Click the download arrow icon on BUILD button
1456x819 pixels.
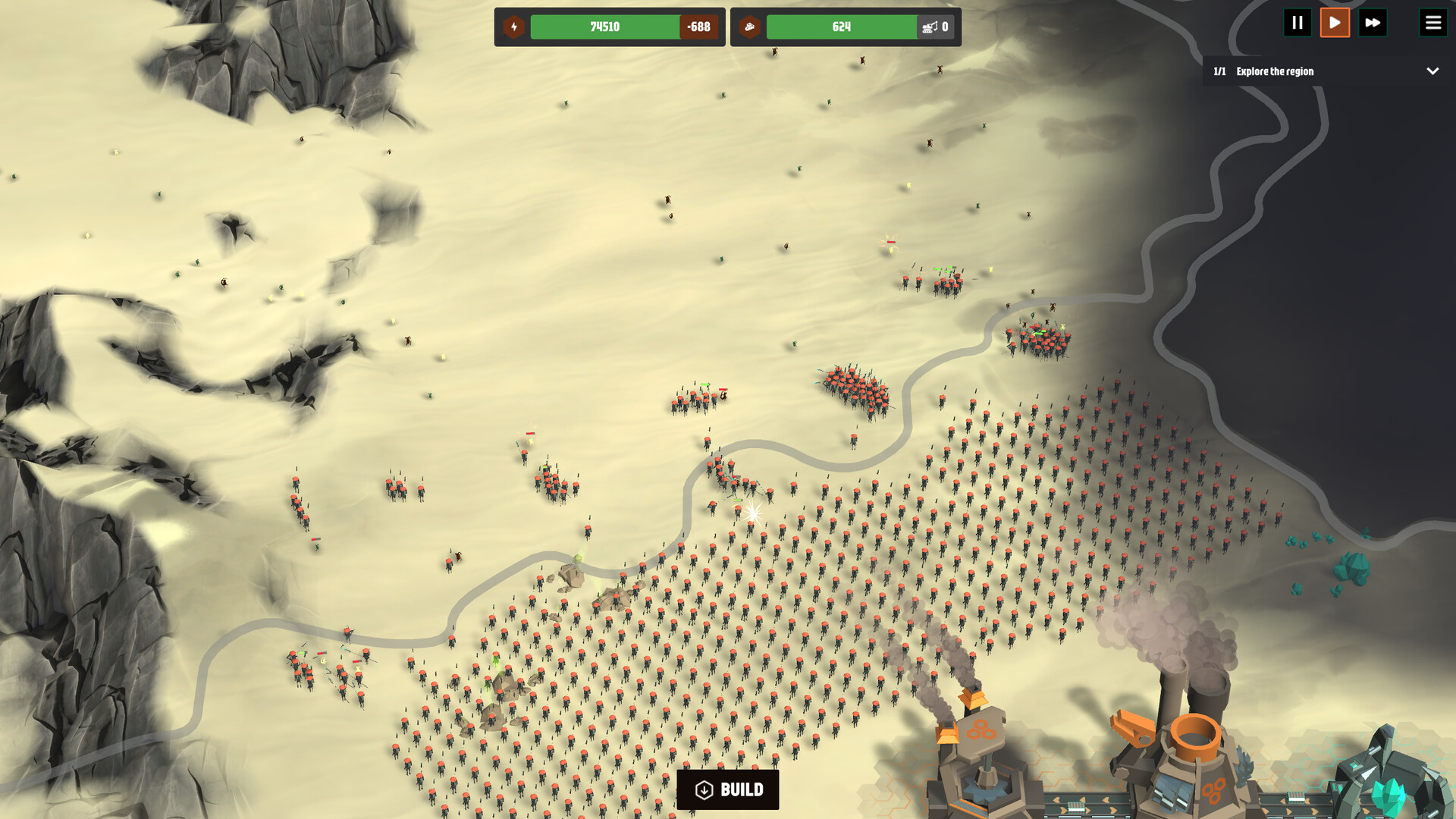(x=704, y=789)
